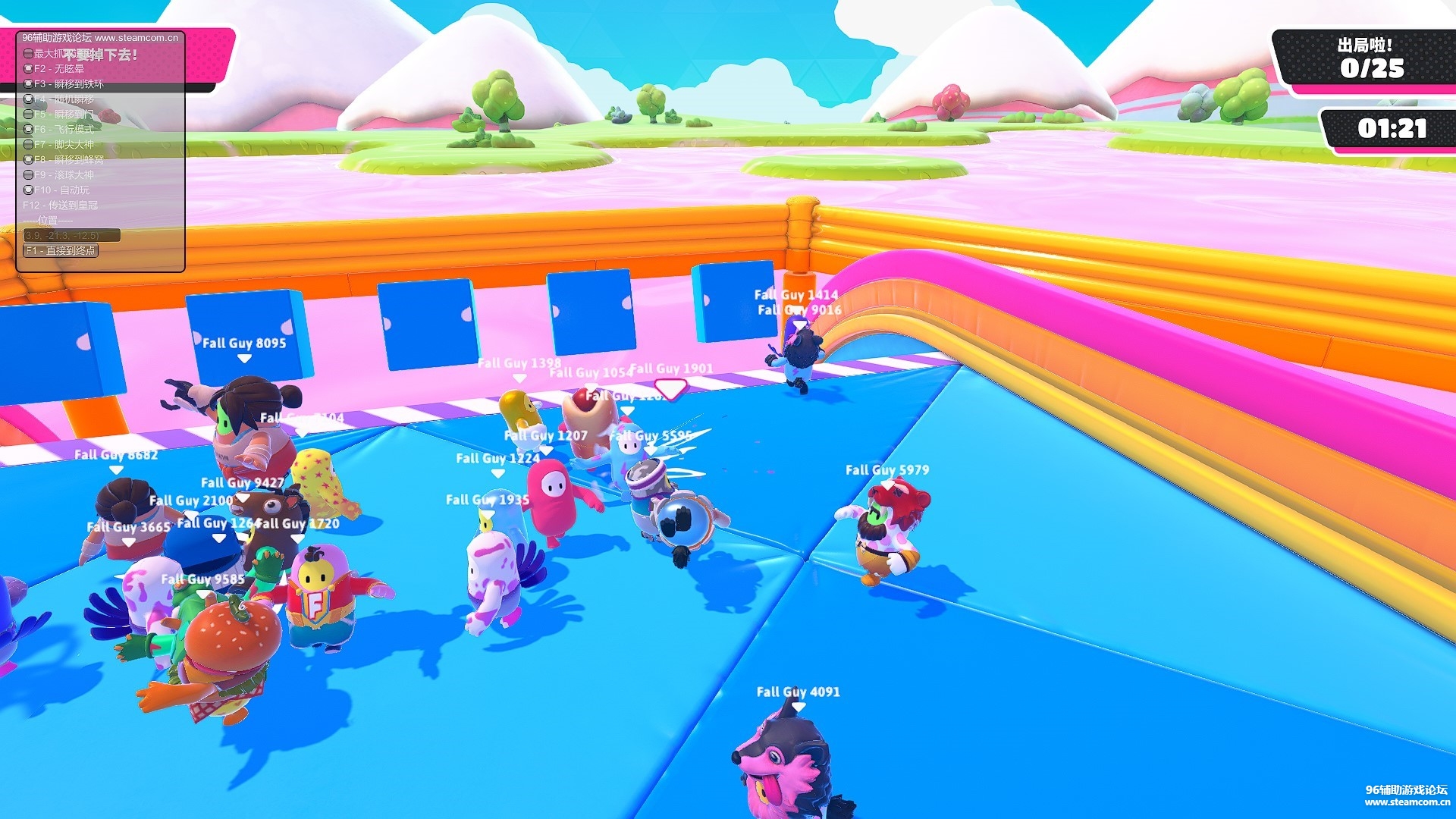
Task: Click the F1 直接到终点 button
Action: (61, 251)
